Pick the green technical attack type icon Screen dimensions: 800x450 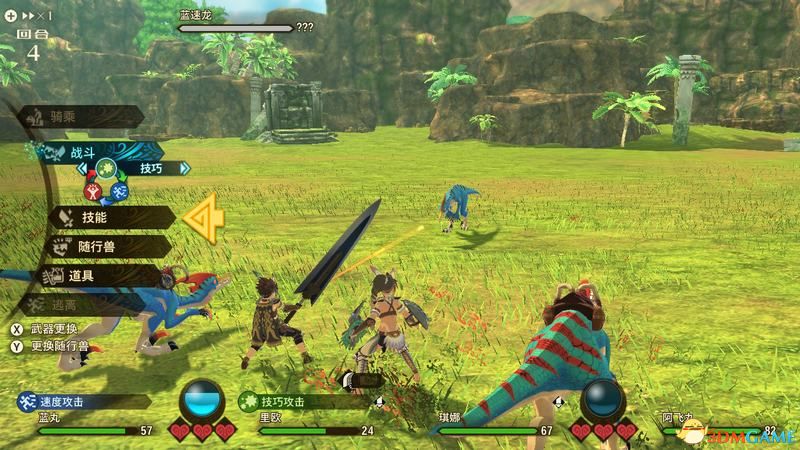106,168
